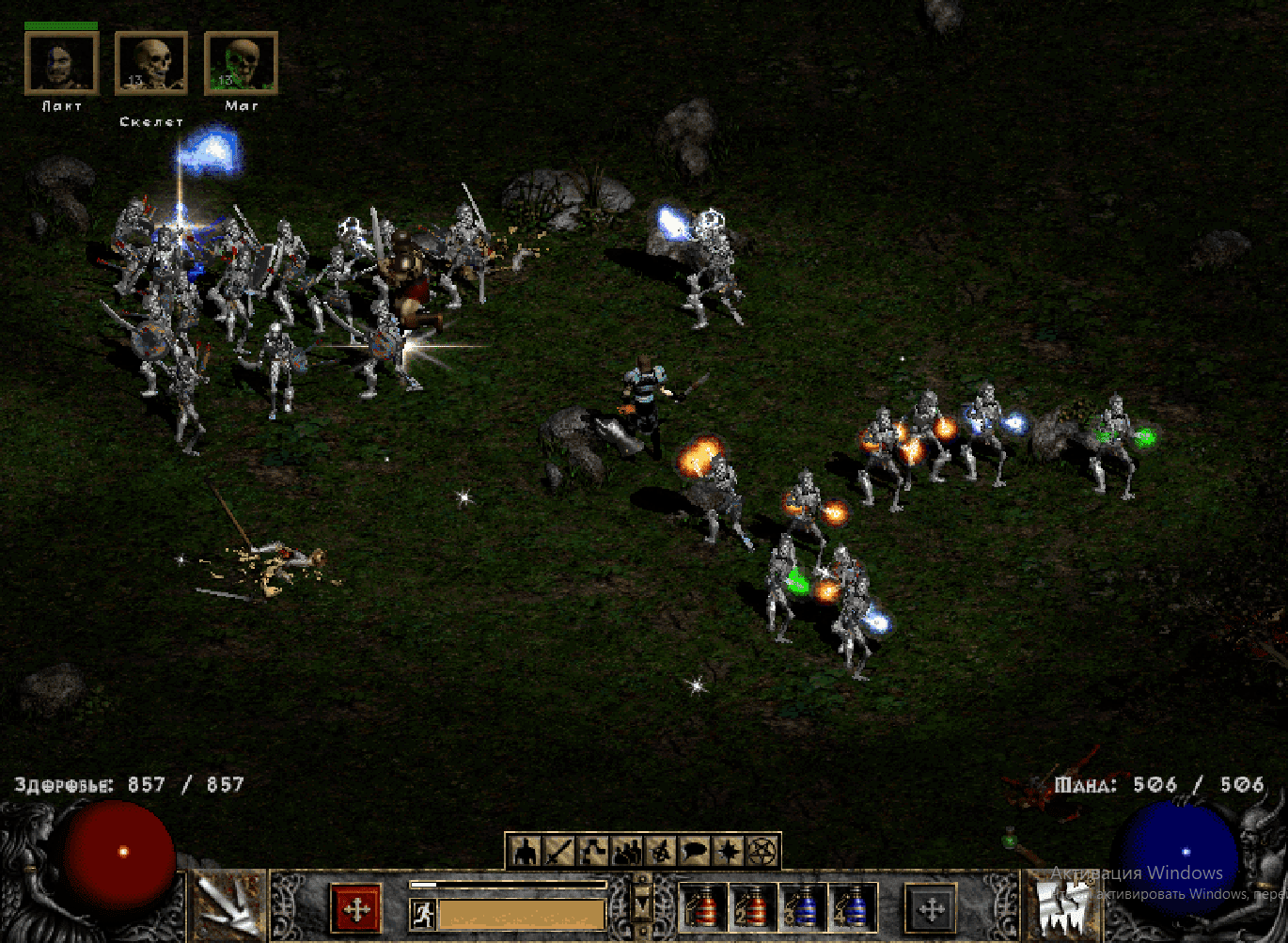
Task: Select the grey right-hand skill button
Action: click(x=931, y=909)
